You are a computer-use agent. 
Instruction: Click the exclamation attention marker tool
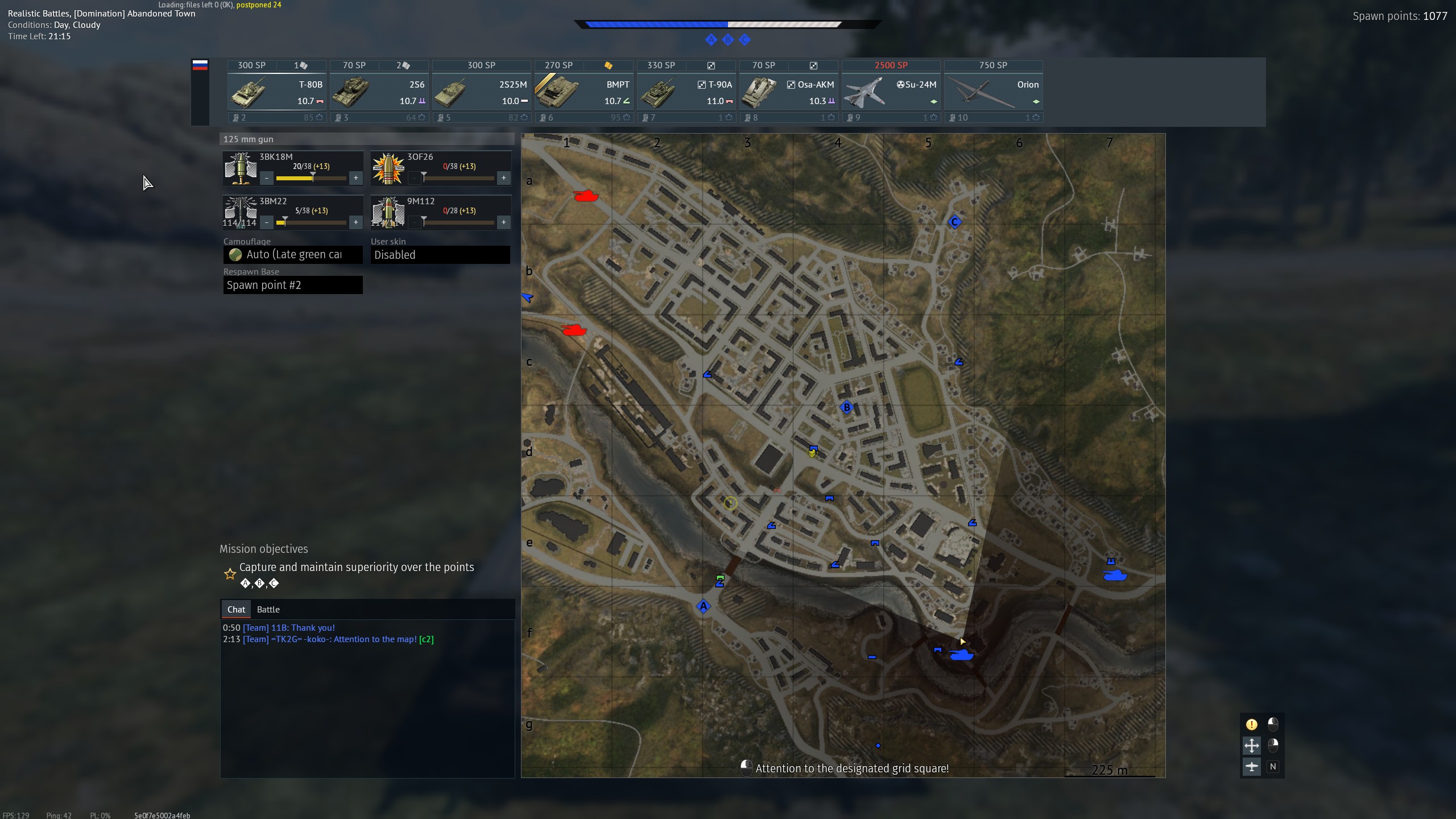(x=1251, y=724)
